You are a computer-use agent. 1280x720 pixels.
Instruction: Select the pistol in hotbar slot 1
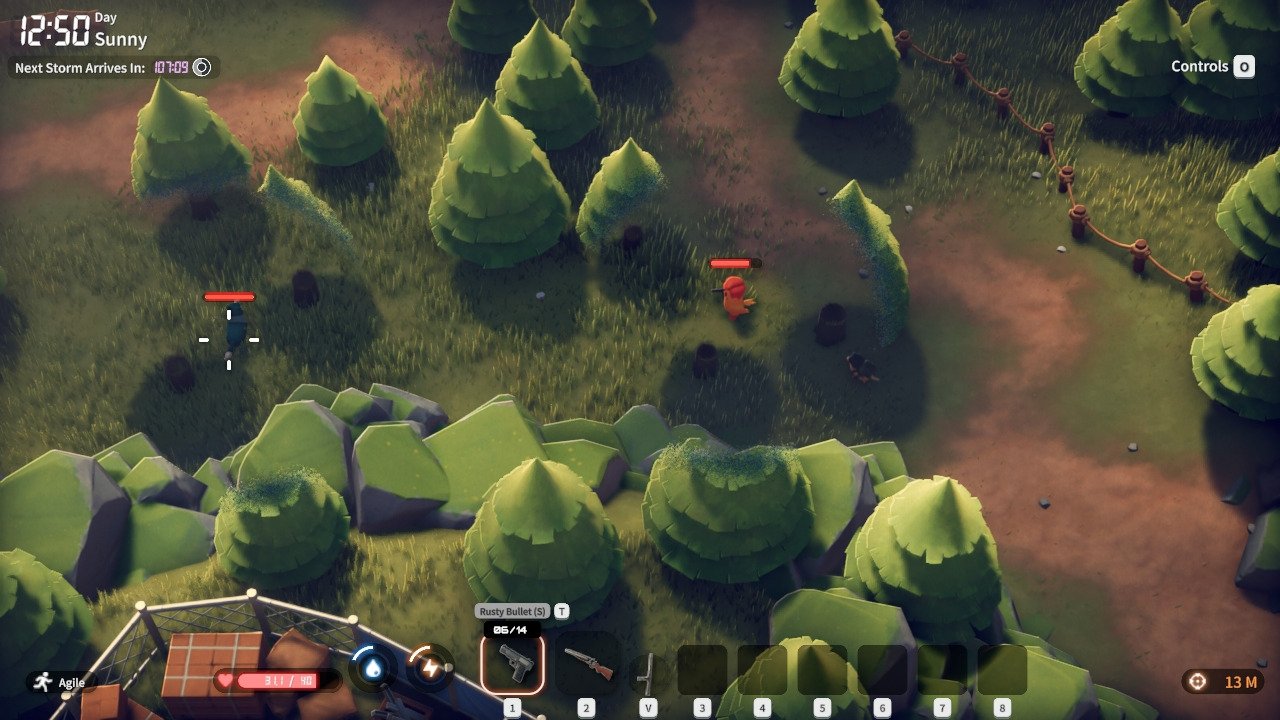coord(512,664)
